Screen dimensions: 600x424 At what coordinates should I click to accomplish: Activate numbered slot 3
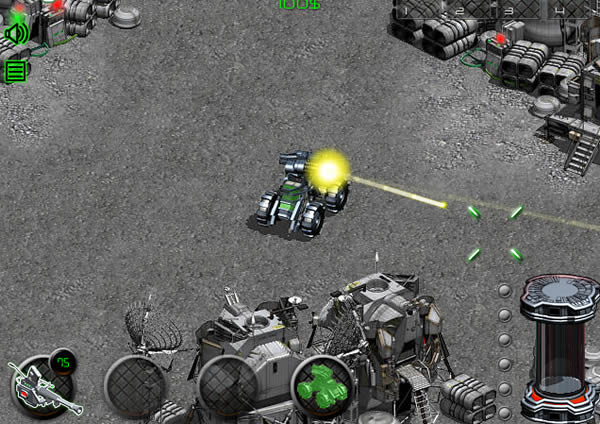pos(509,11)
